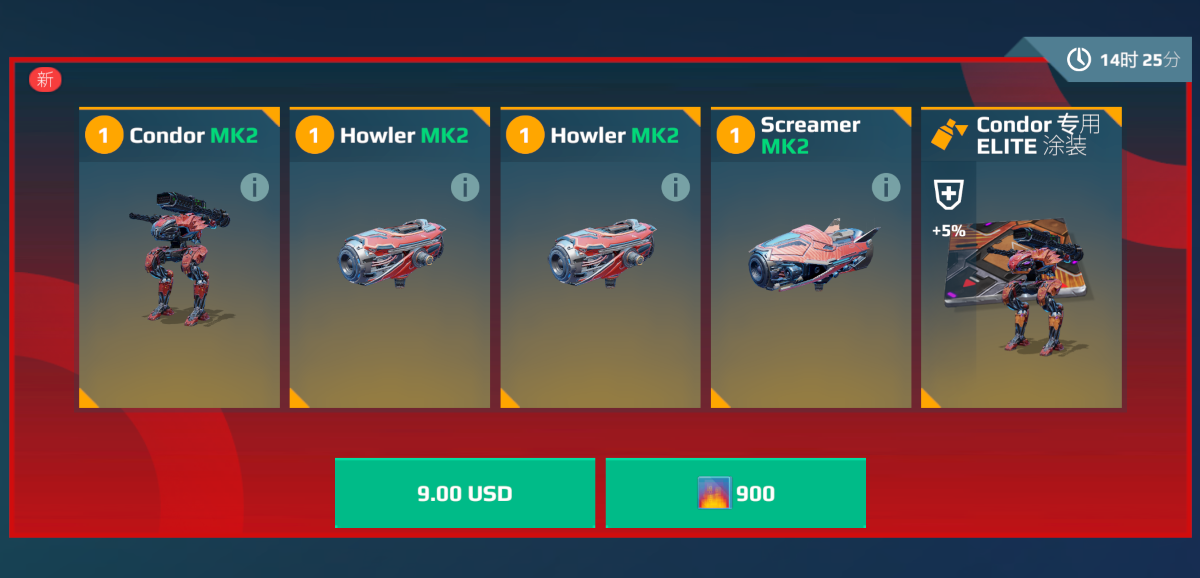The height and width of the screenshot is (578, 1200).
Task: Show info for the Screamer MK2 weapon
Action: [x=886, y=187]
